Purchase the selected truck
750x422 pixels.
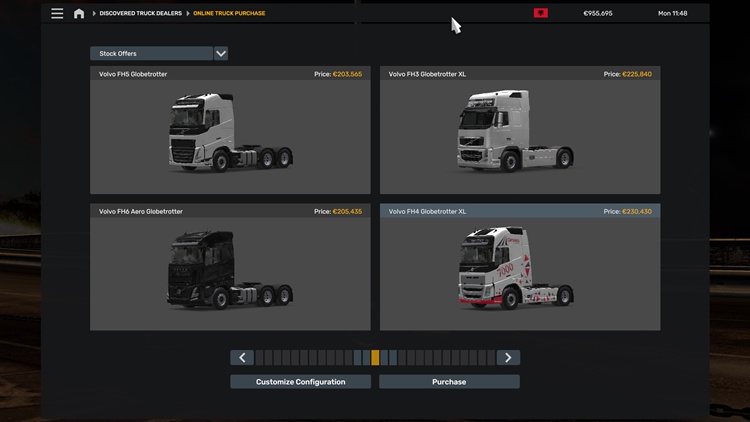pos(449,382)
